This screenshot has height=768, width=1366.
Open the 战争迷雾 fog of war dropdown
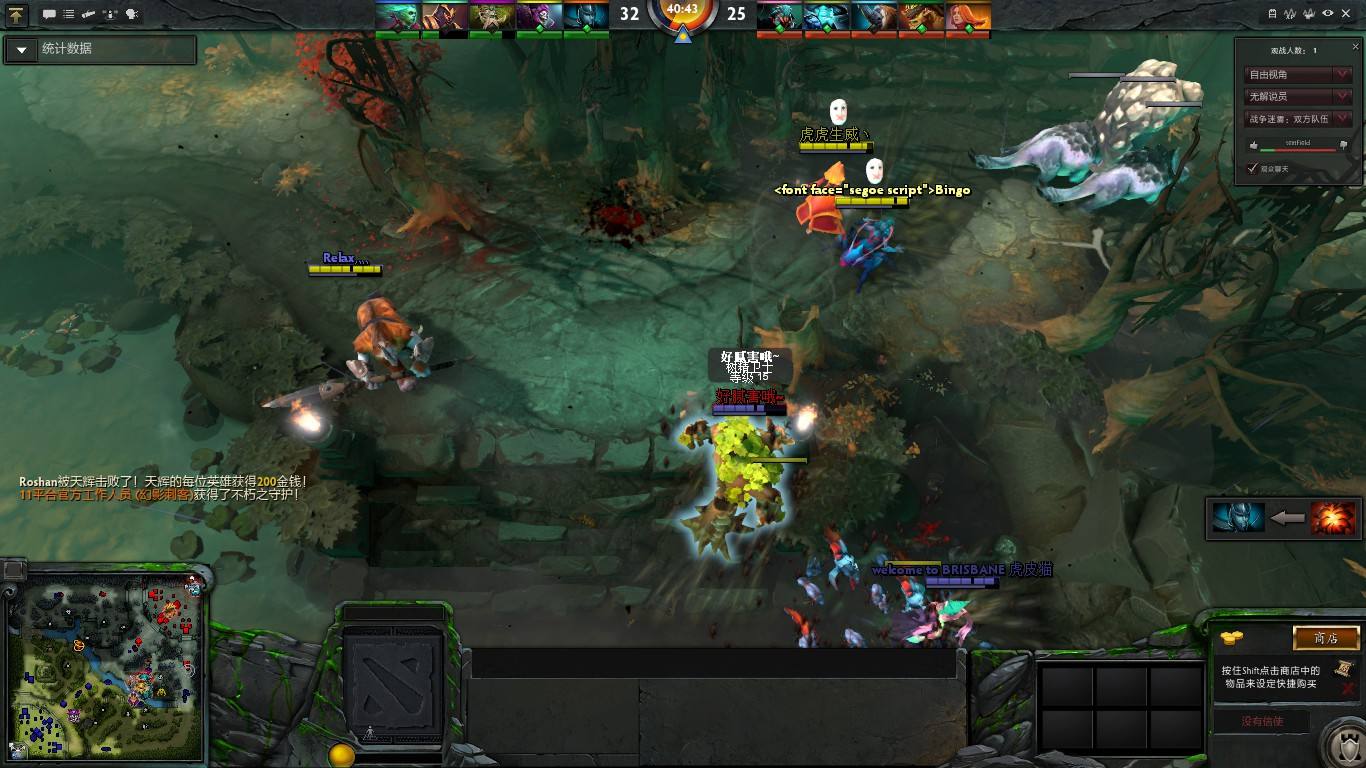[1297, 118]
